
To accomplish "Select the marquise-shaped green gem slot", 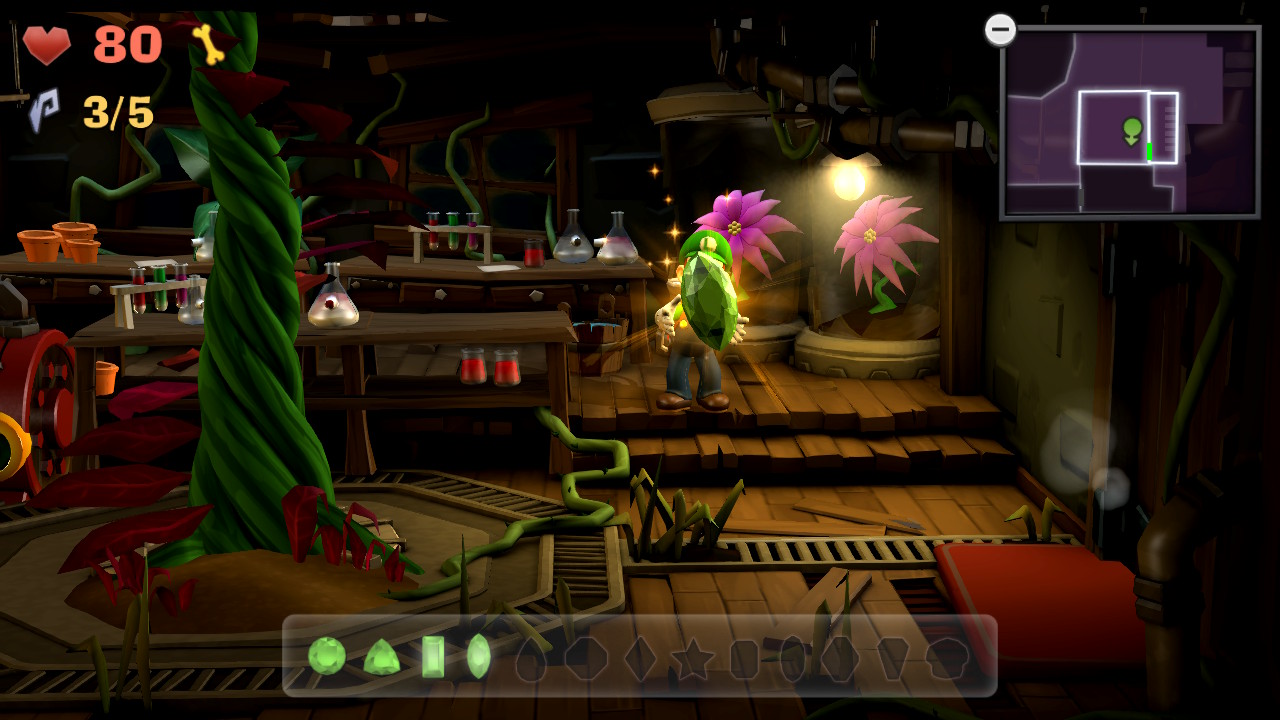I will (x=479, y=657).
